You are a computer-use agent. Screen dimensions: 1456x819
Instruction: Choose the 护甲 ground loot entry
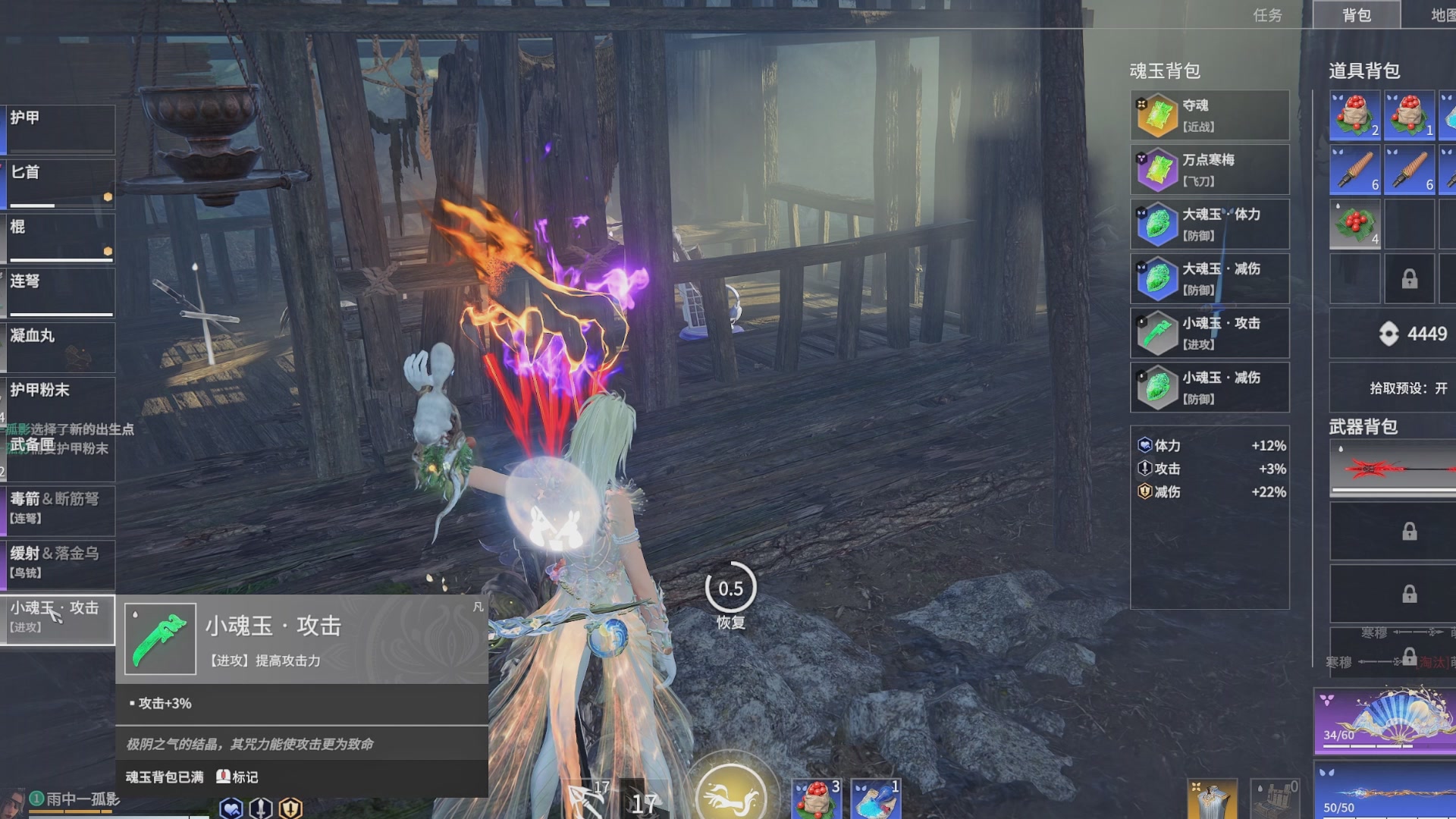(x=58, y=129)
